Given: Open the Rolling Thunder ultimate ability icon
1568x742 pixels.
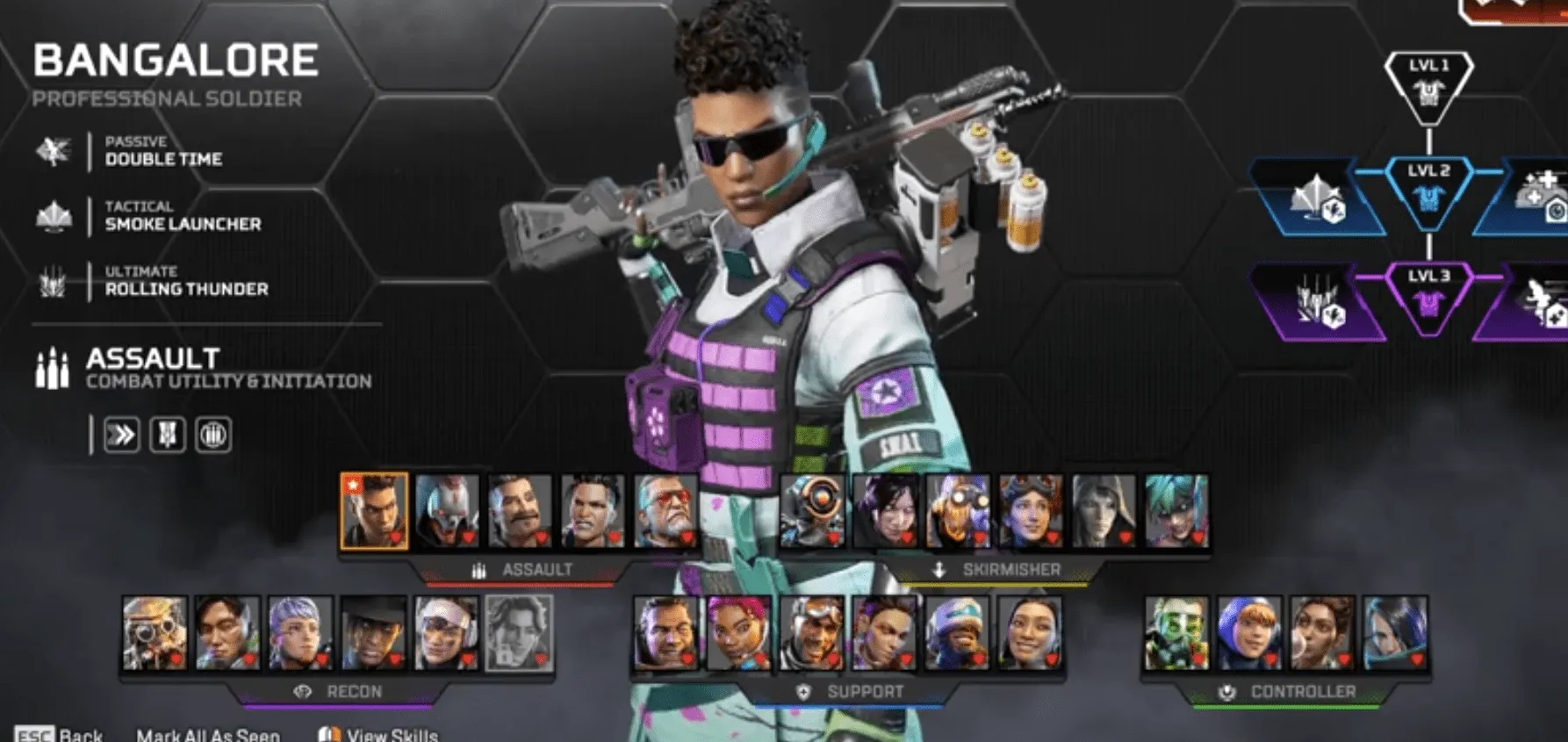Looking at the screenshot, I should [x=55, y=279].
